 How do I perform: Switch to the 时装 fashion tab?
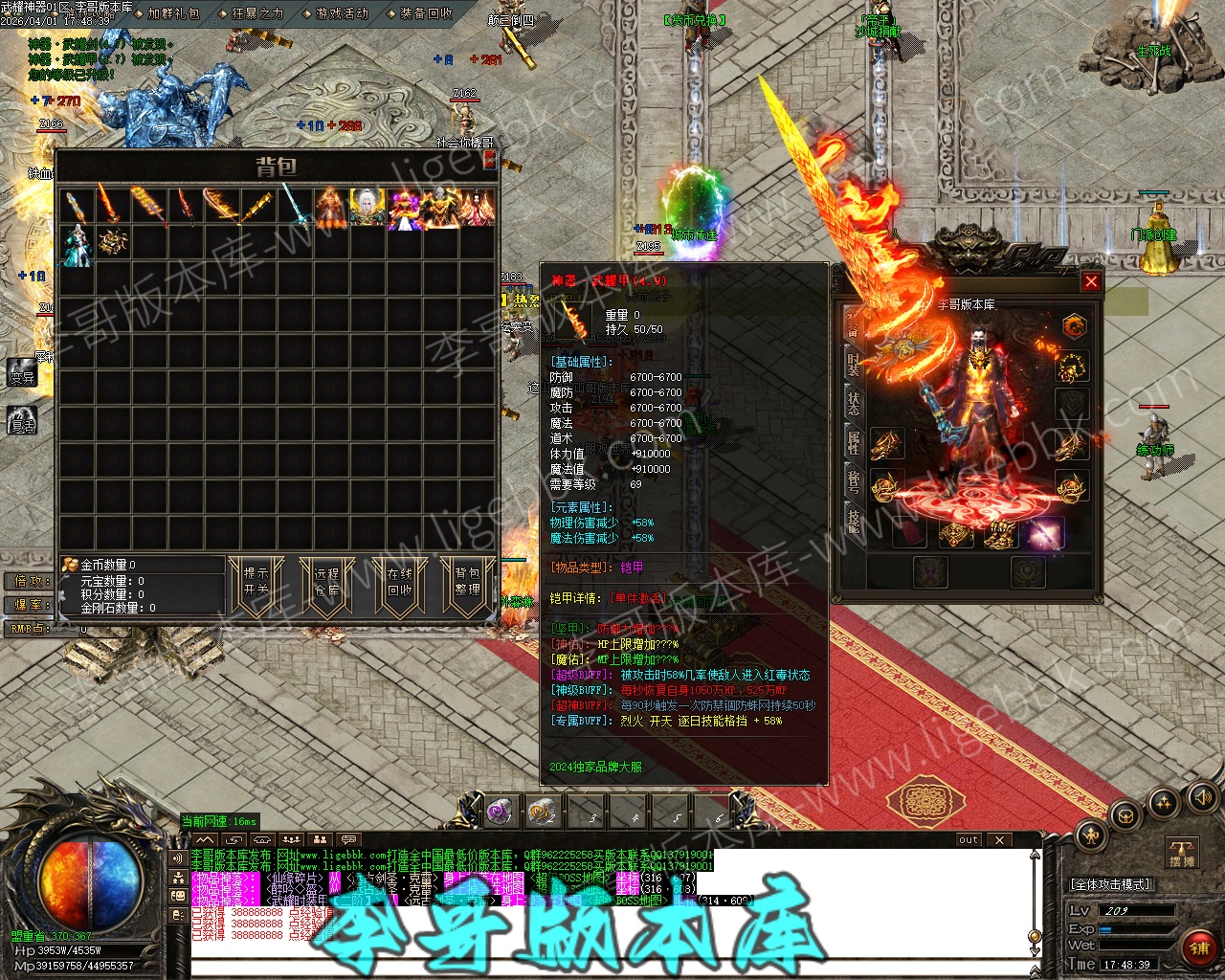coord(853,362)
